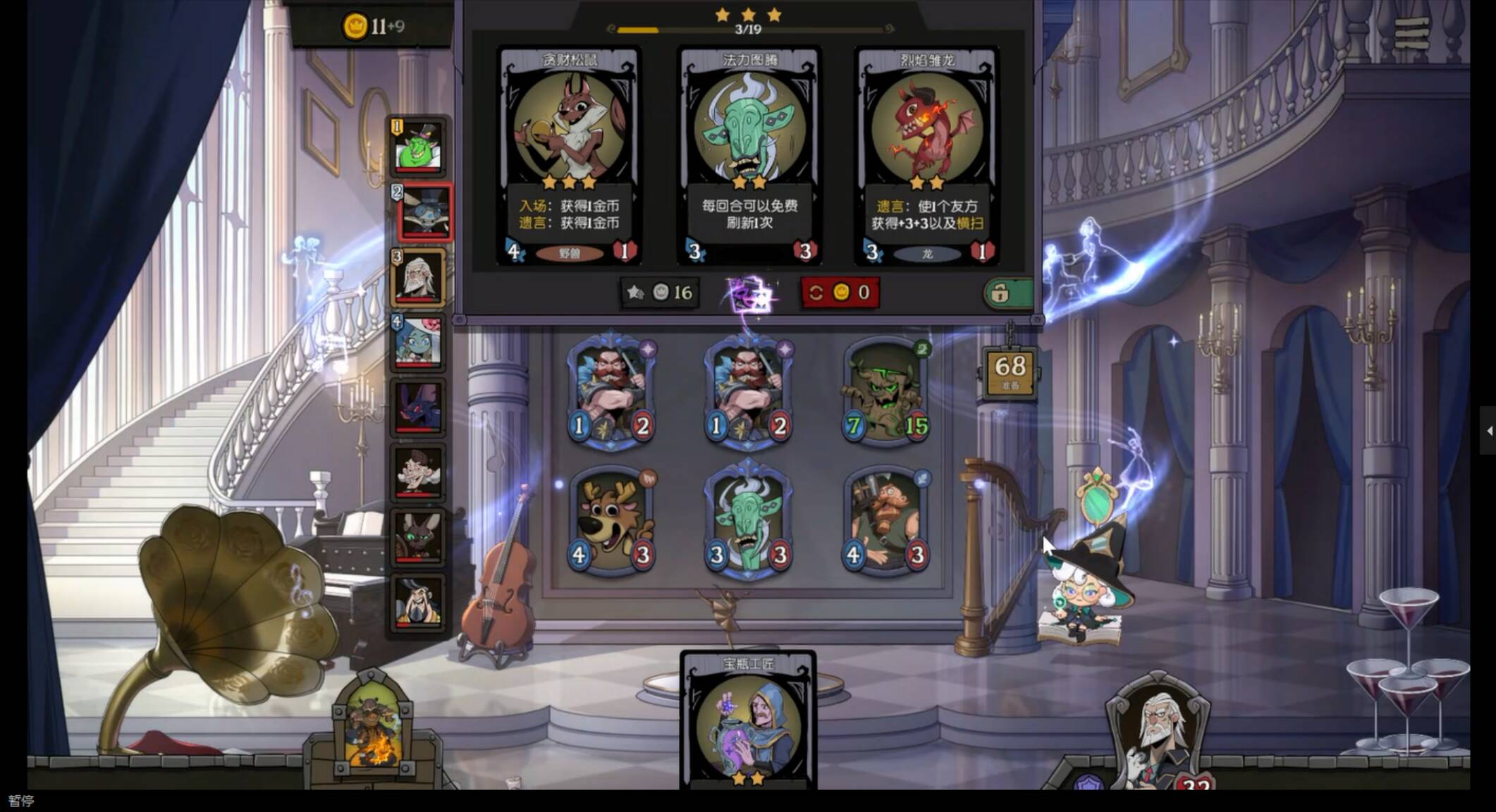Click the 68 准备 ready sign
This screenshot has height=812, width=1496.
[x=1010, y=371]
